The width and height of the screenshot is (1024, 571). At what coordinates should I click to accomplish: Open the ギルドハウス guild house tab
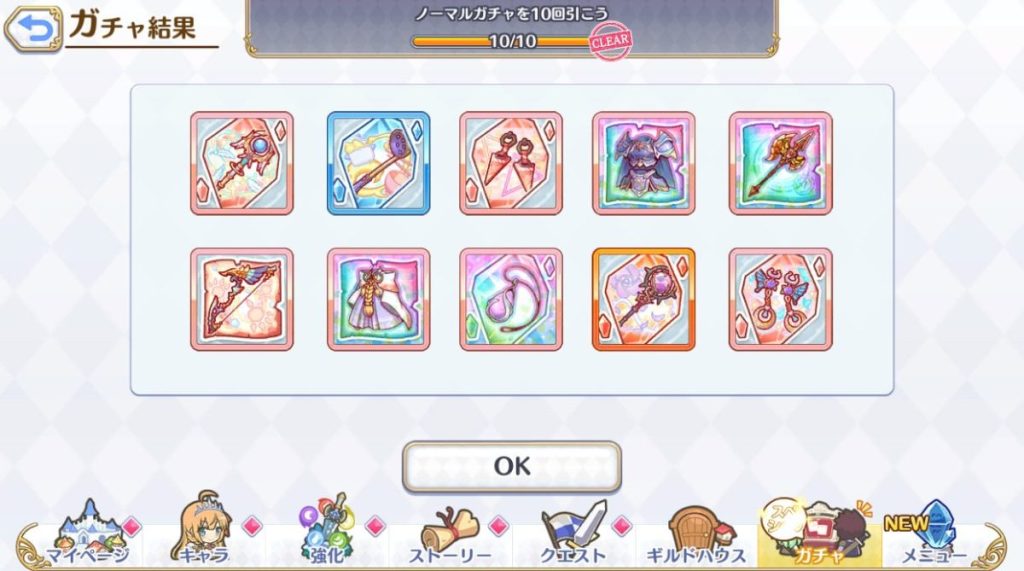tap(697, 536)
